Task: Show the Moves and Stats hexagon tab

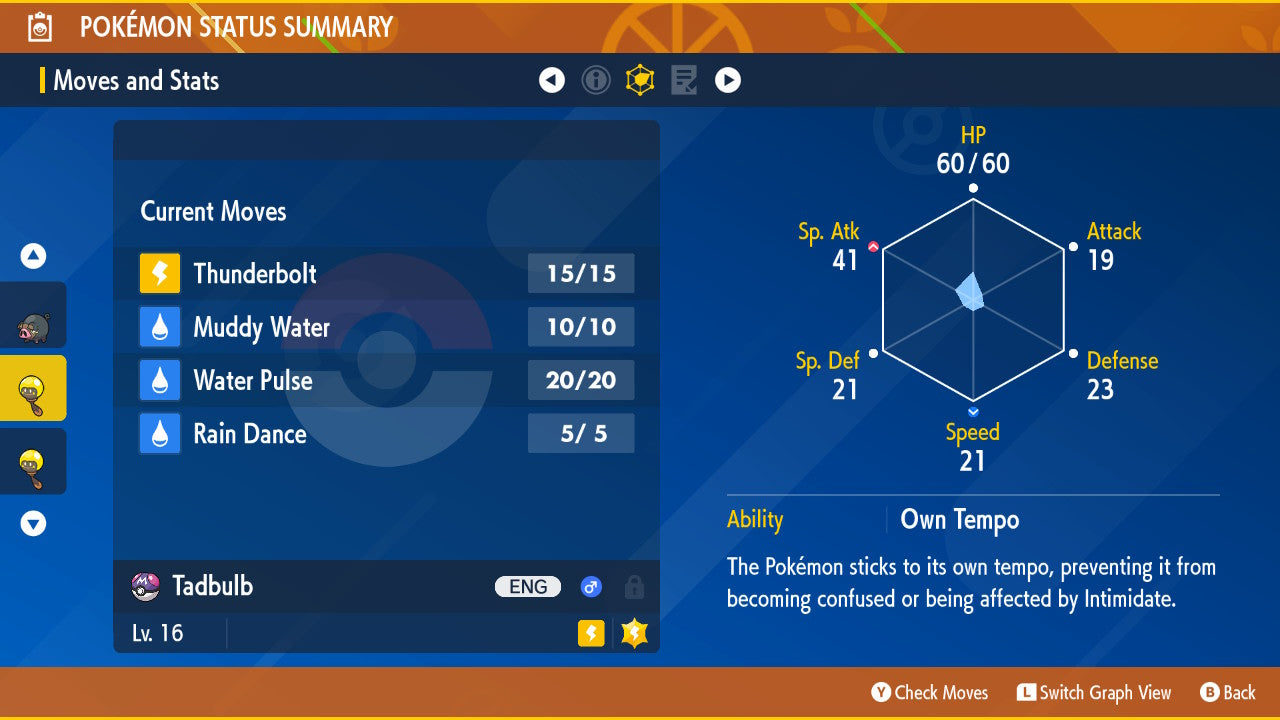Action: coord(640,80)
